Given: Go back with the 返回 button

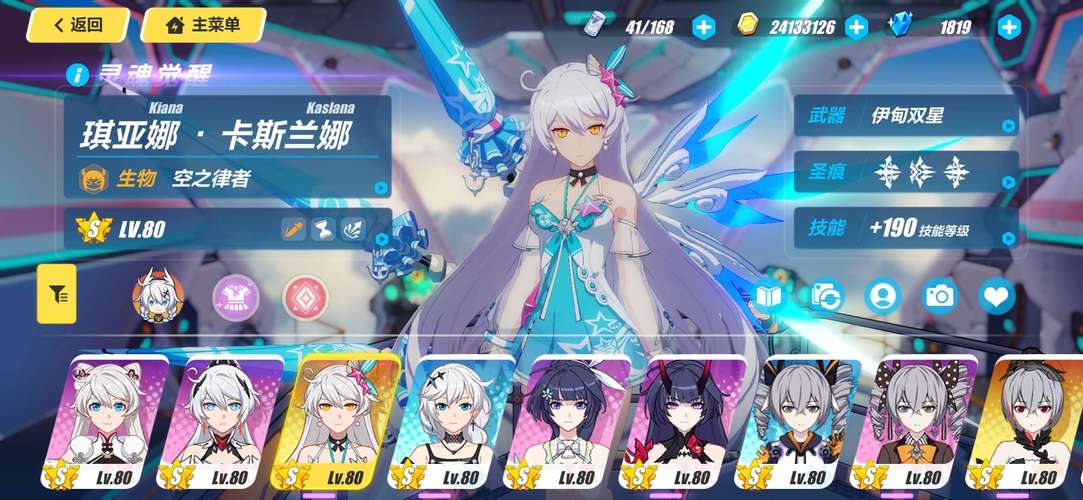Looking at the screenshot, I should 77,25.
